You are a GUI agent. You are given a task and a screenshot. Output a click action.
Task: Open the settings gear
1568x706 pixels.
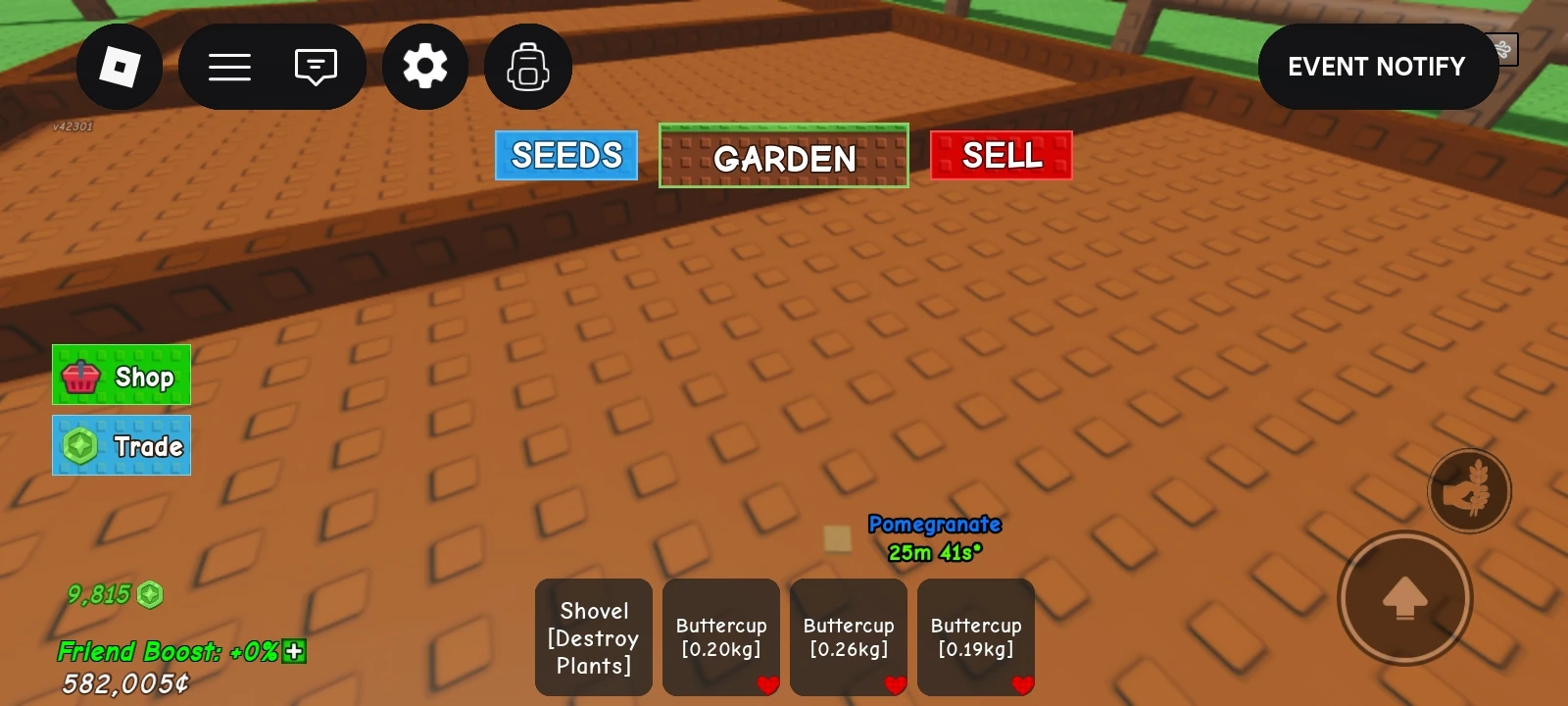424,66
